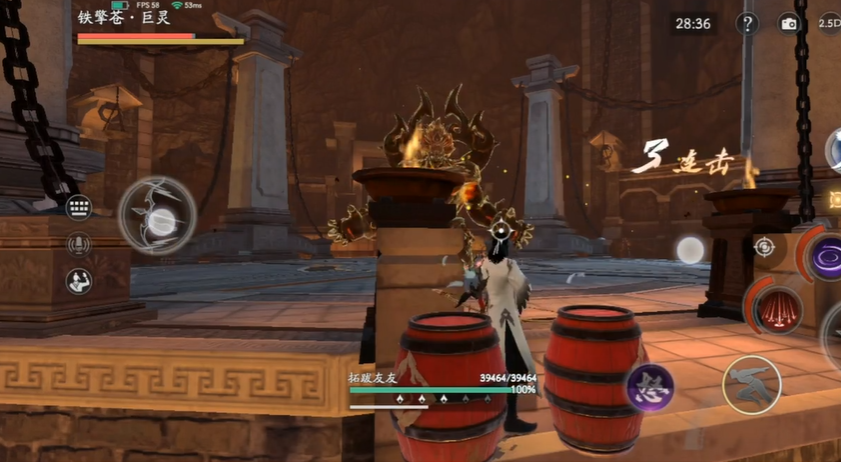Toggle the target lock crosshair icon
The height and width of the screenshot is (462, 841).
tap(764, 246)
